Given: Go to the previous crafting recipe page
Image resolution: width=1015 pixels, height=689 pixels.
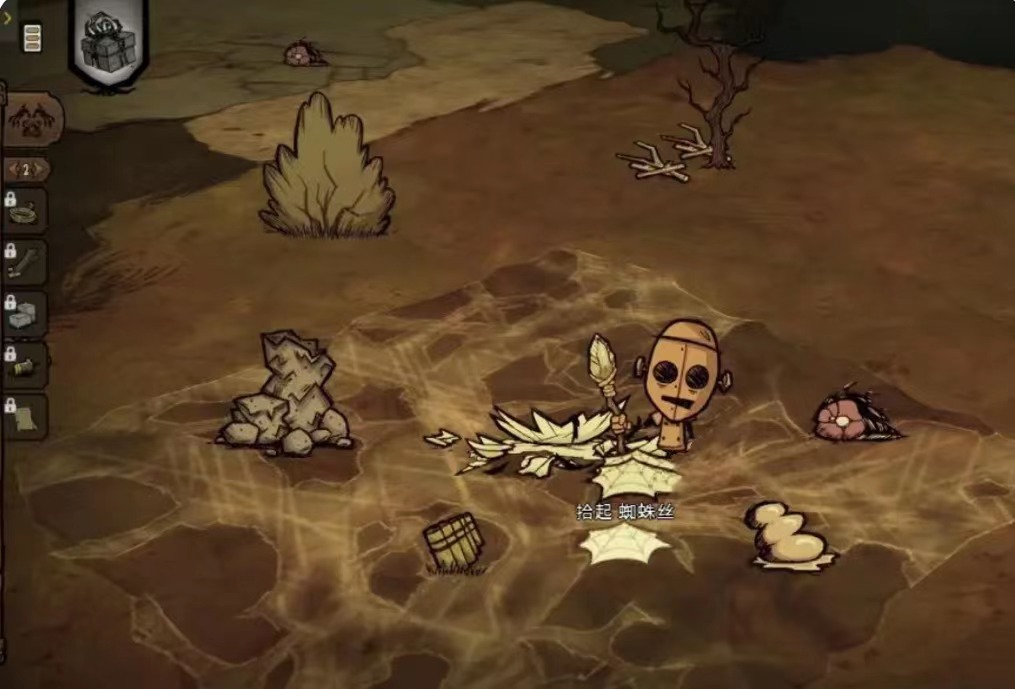Looking at the screenshot, I should pyautogui.click(x=11, y=170).
